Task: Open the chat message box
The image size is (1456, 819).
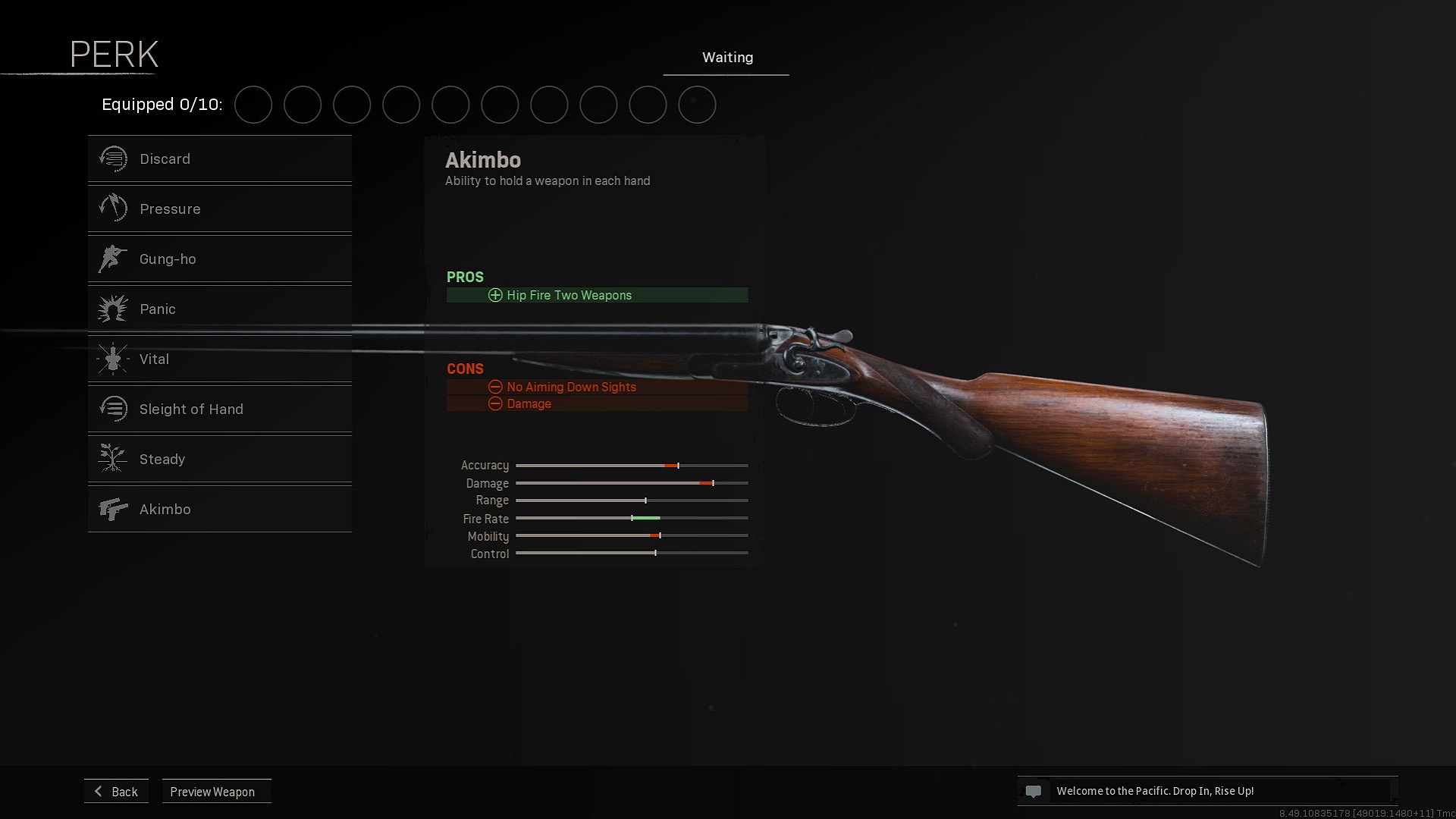Action: (1207, 791)
